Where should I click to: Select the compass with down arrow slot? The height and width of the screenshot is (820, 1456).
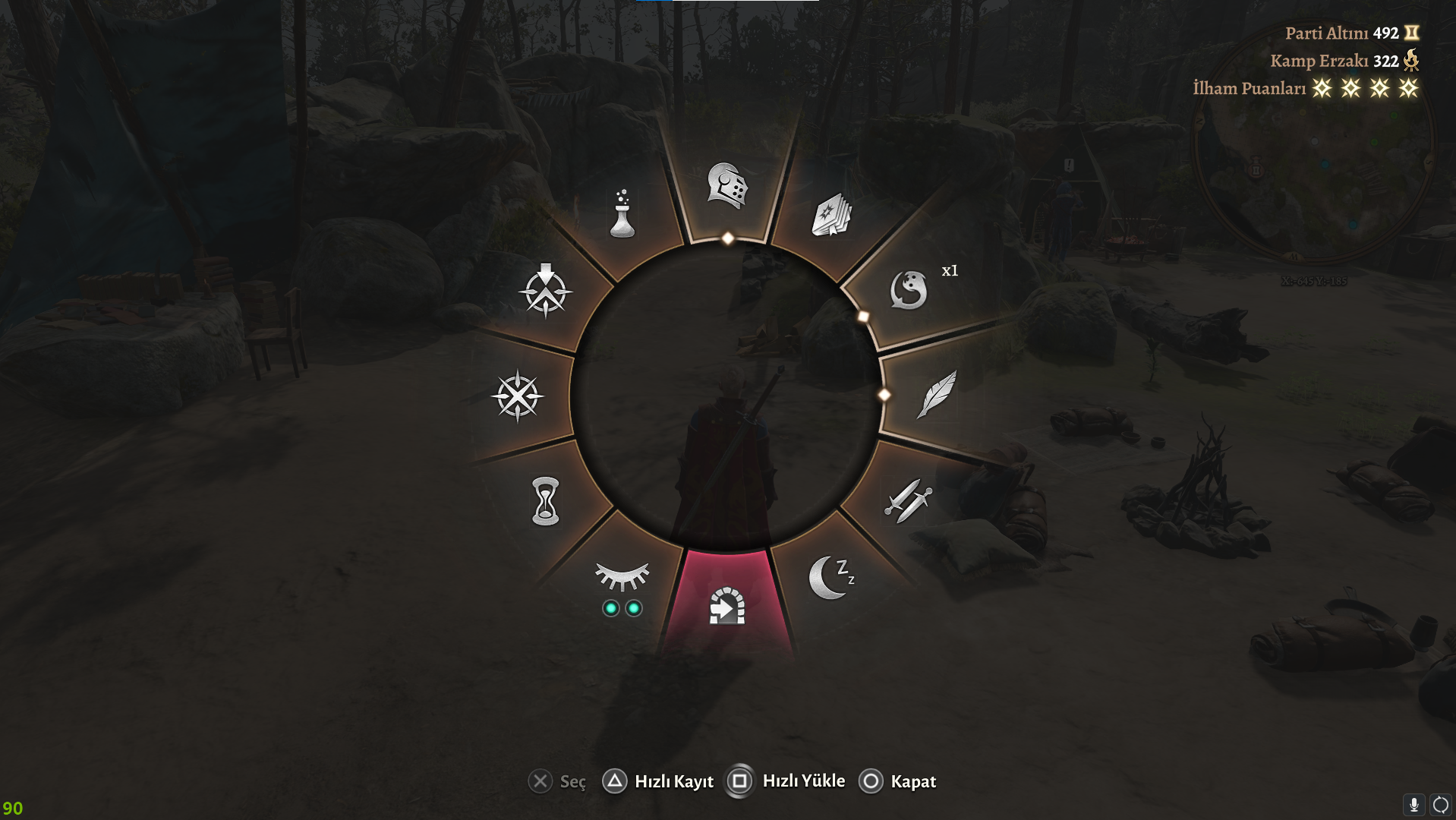click(545, 291)
